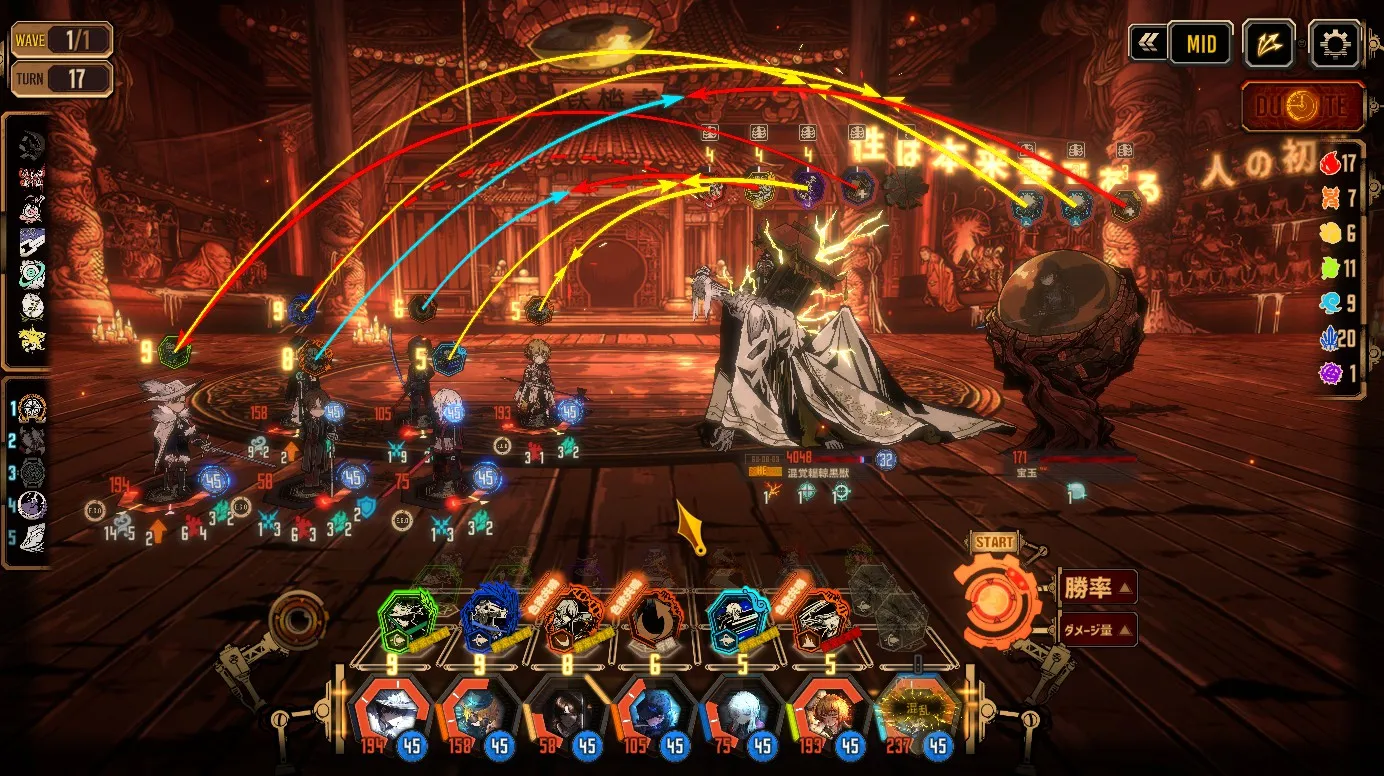This screenshot has height=776, width=1384.
Task: Select the white-hat sinner portrait with 194 HP
Action: click(x=392, y=714)
